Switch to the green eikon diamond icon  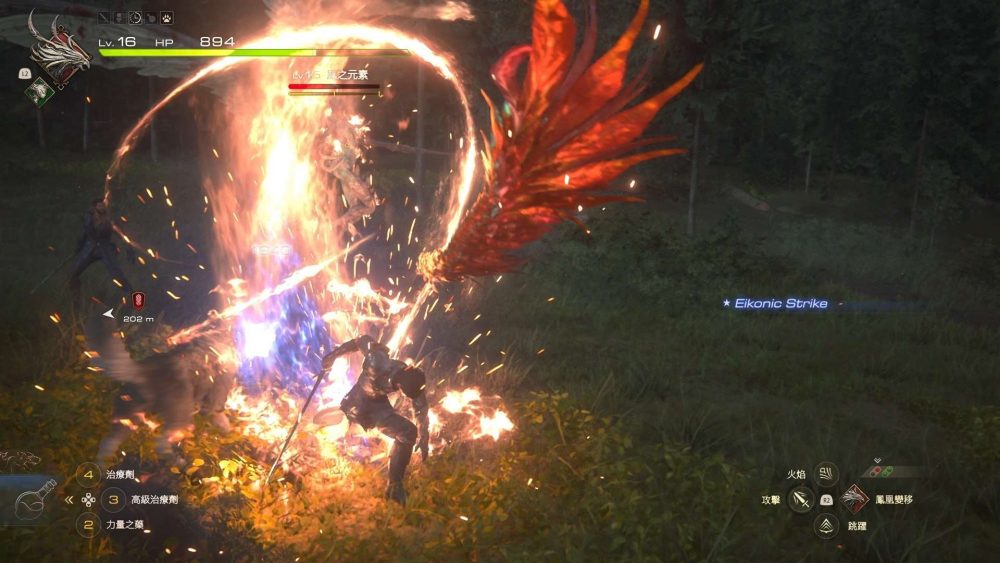(39, 92)
